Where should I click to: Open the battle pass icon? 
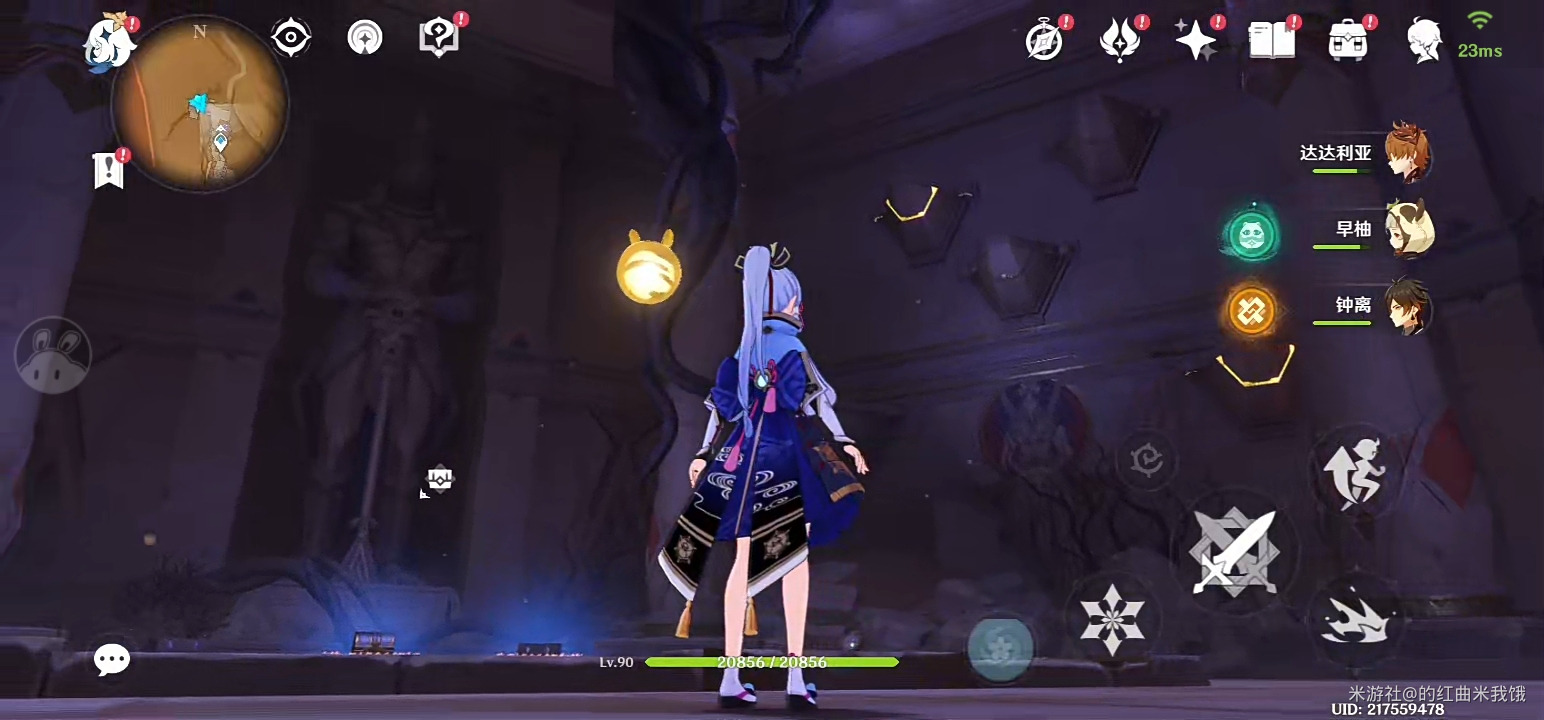(x=1119, y=41)
